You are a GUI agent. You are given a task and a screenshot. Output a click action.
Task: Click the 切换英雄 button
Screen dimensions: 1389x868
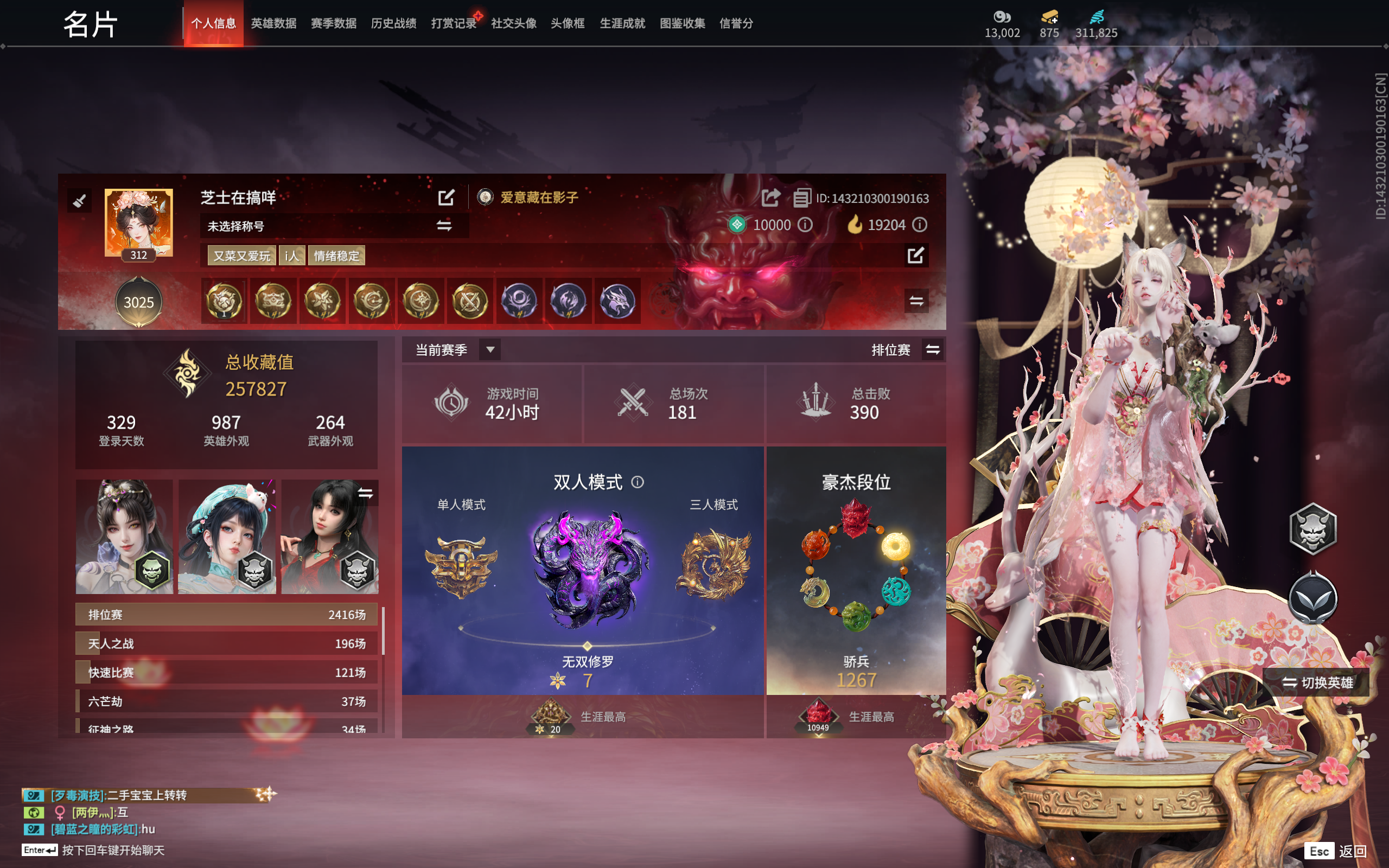(x=1318, y=684)
